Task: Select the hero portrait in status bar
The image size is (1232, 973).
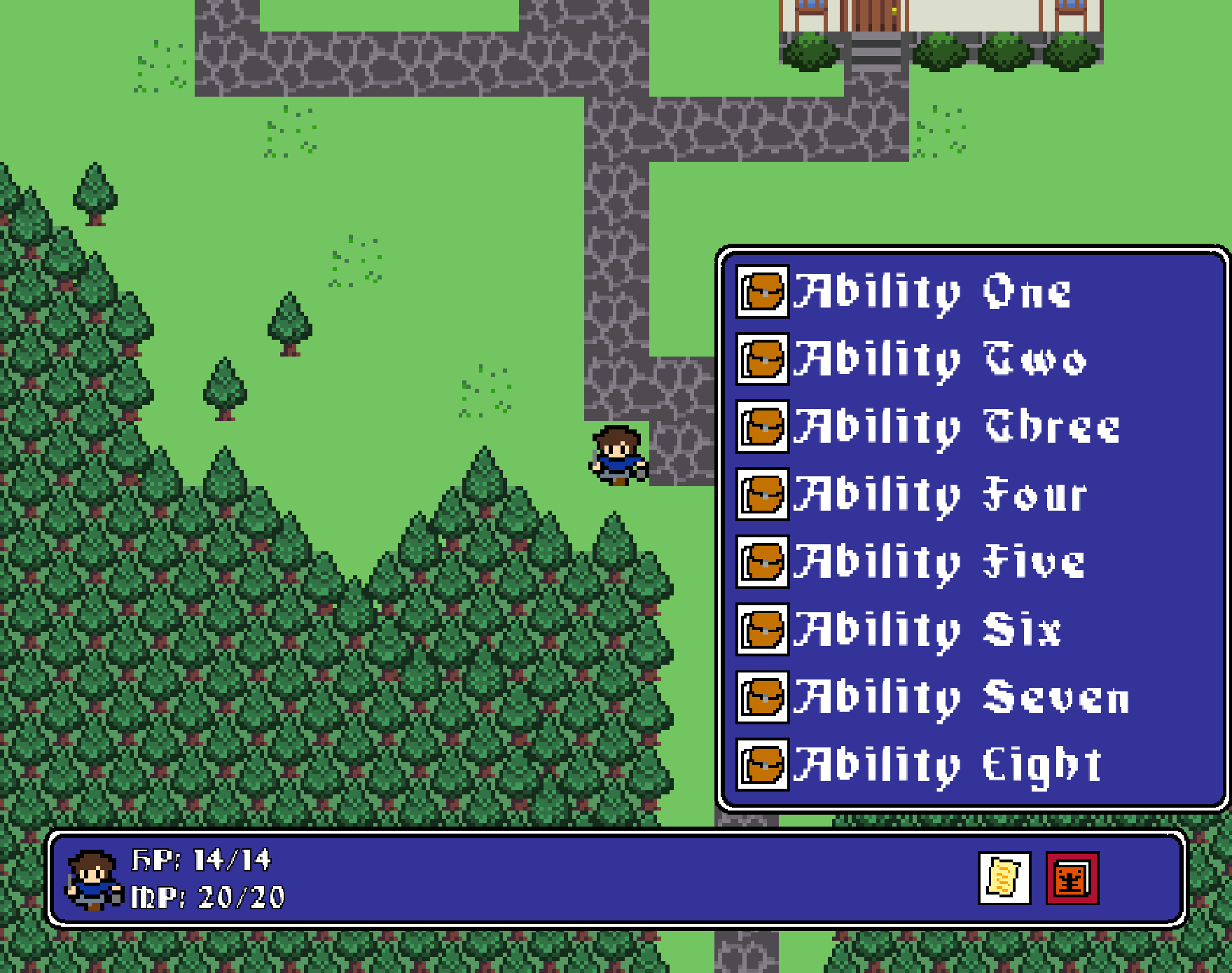Action: [x=92, y=880]
